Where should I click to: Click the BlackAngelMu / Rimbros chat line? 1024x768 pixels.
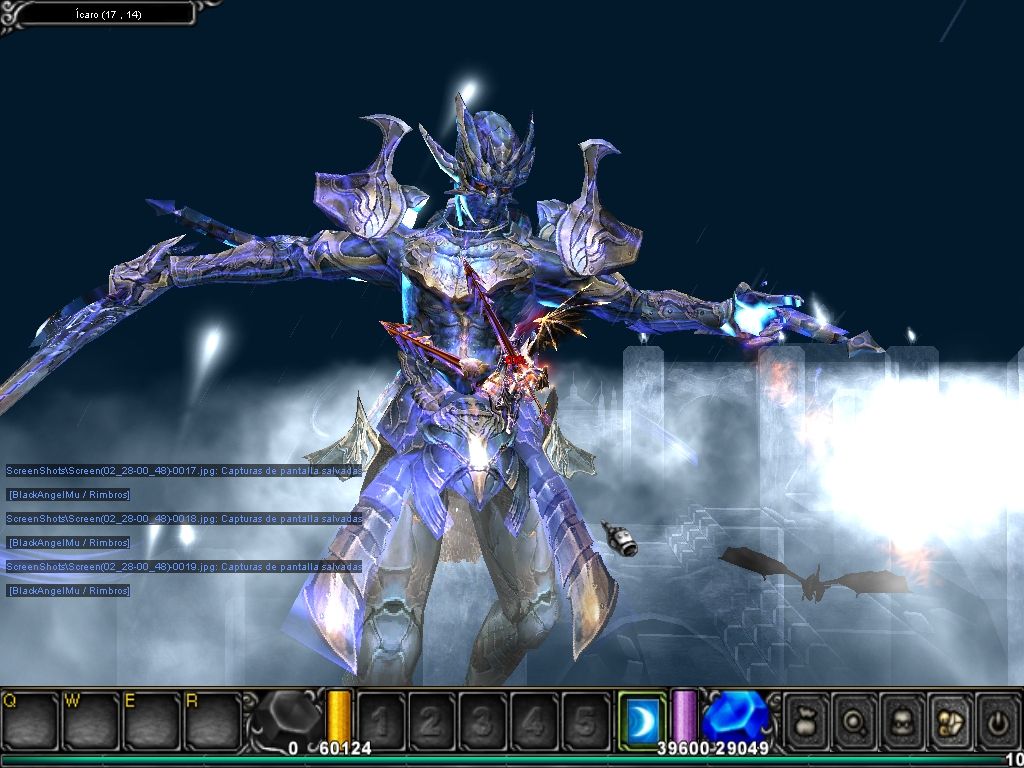click(69, 494)
